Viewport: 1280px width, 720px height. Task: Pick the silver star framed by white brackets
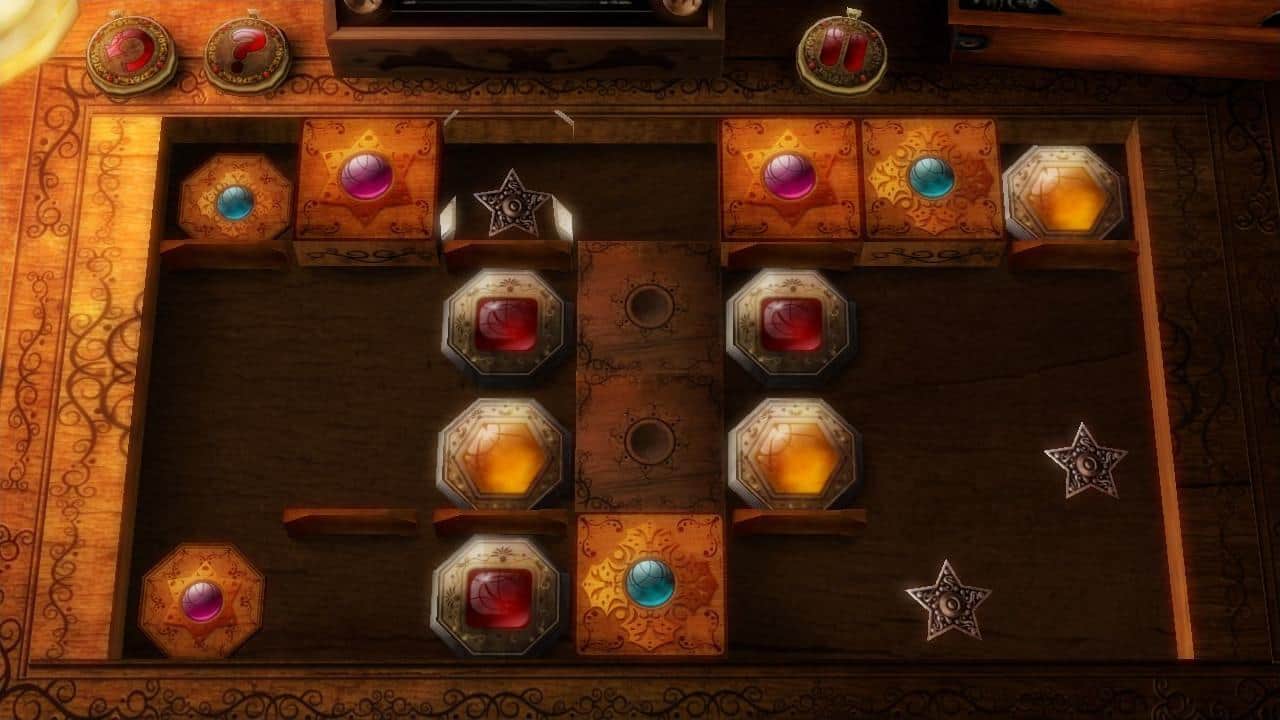click(510, 205)
